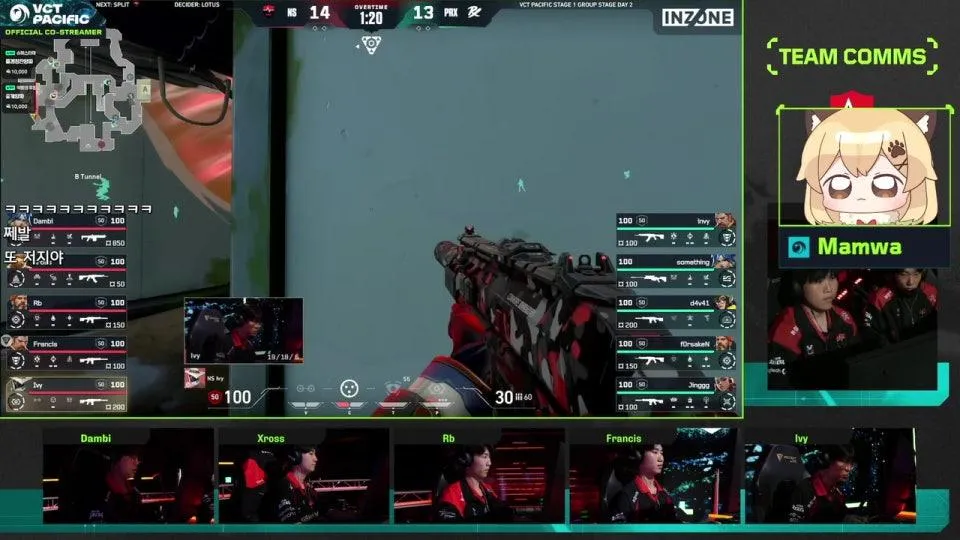Select Dambi's player row
This screenshot has width=960, height=540.
[66, 230]
